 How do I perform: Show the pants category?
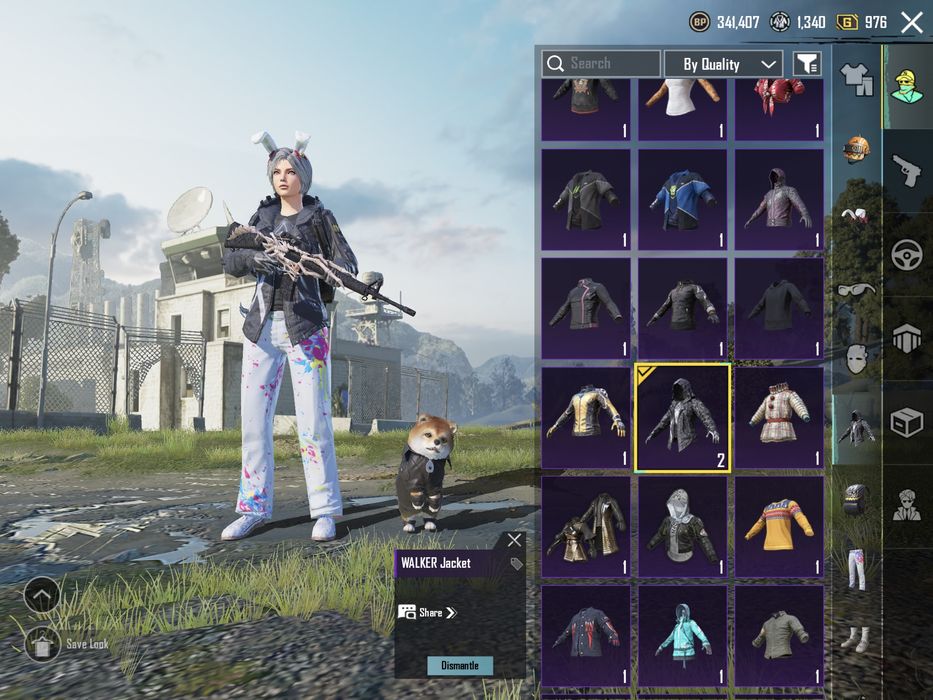point(856,569)
